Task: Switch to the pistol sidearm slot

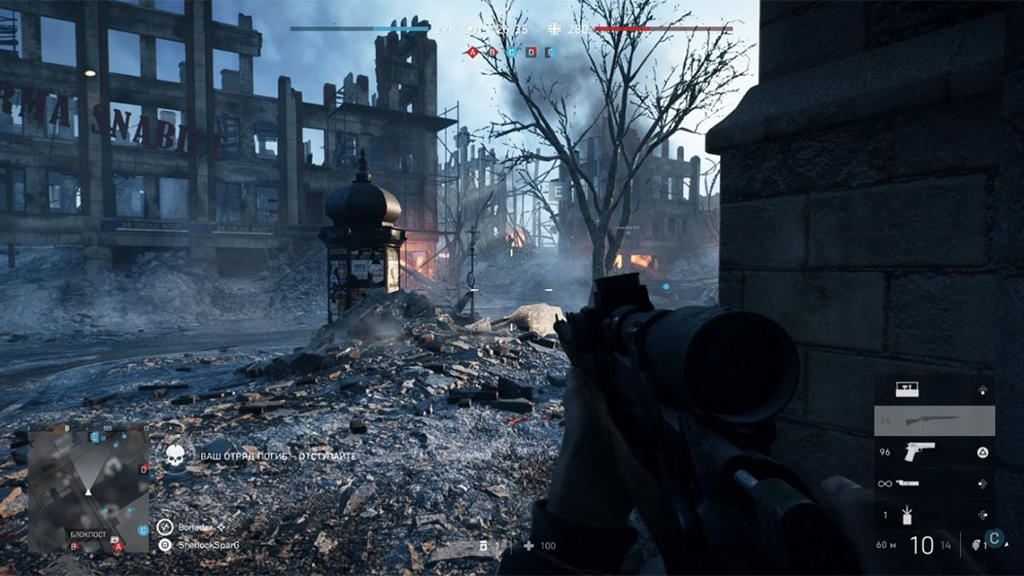Action: 934,452
